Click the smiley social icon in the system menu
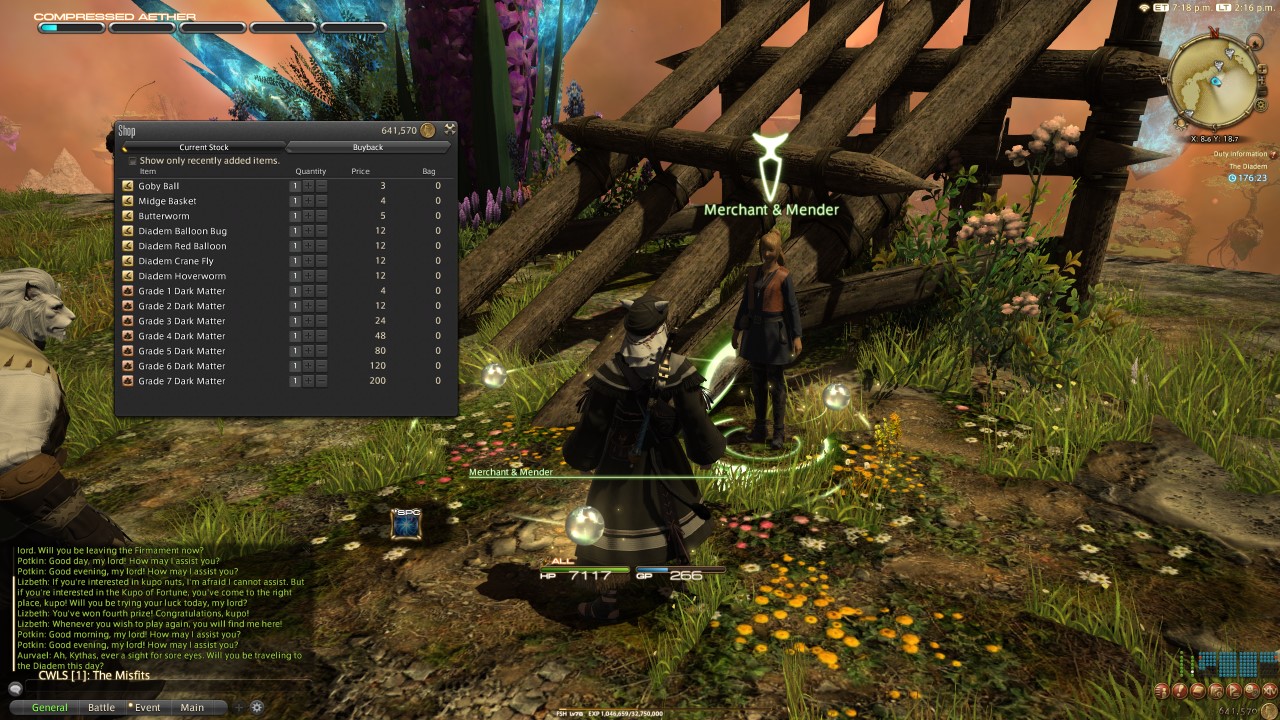This screenshot has width=1280, height=720. 1249,691
